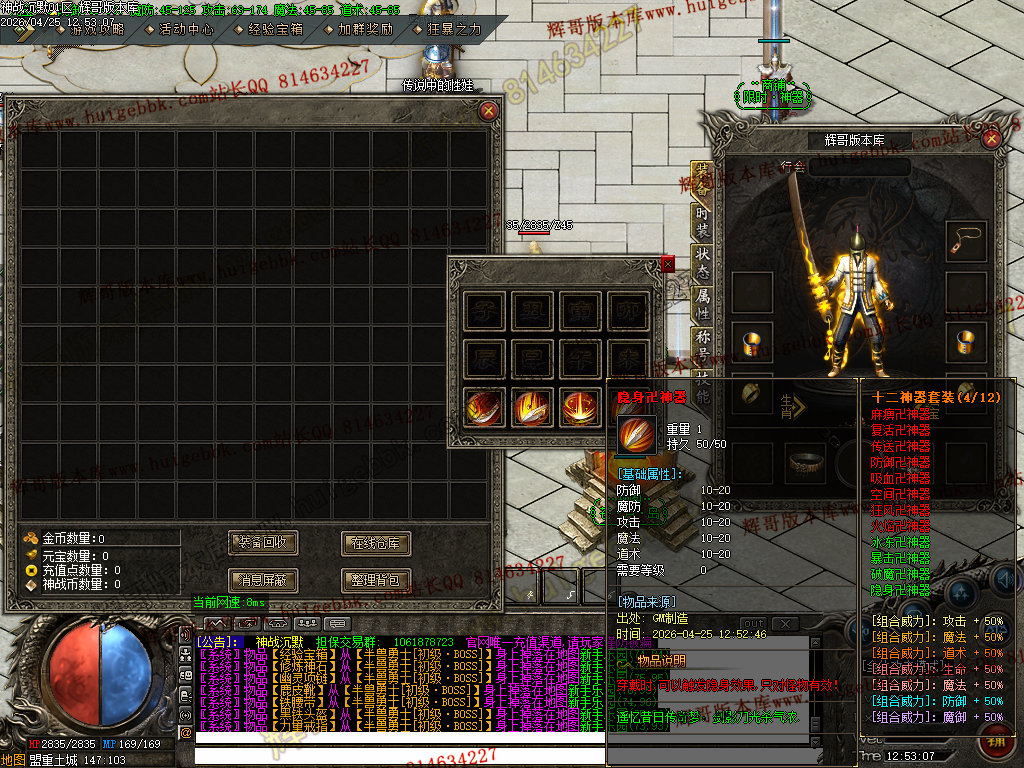Open the 地图 map button

pos(13,760)
